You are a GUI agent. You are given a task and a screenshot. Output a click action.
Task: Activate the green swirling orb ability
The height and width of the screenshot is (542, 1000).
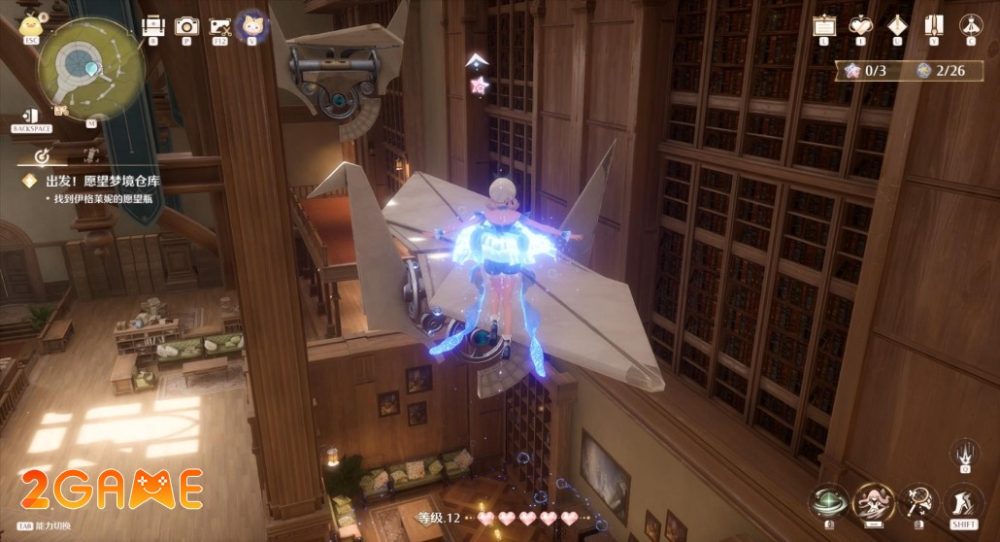point(827,501)
